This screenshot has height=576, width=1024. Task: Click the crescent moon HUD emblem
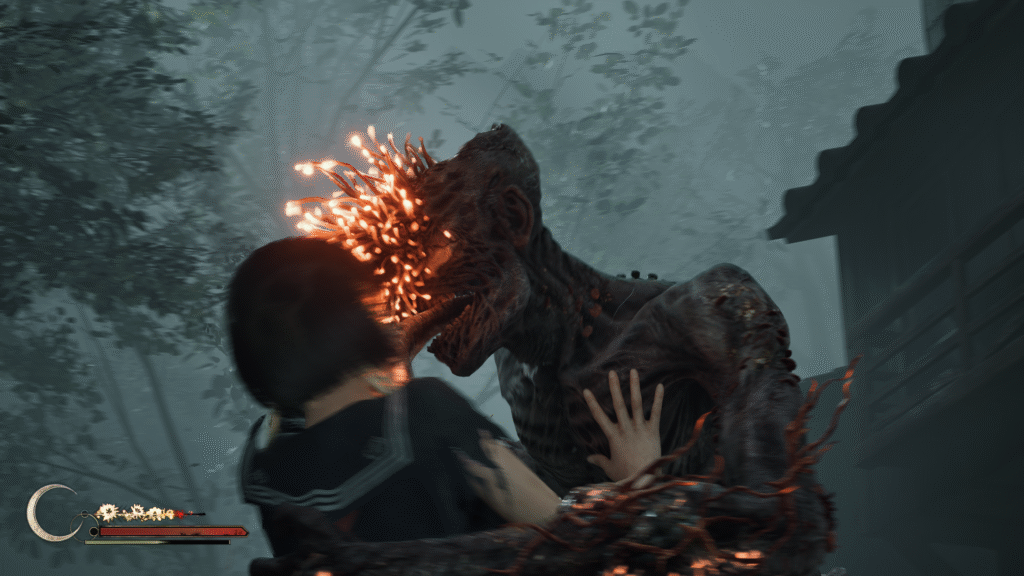click(x=45, y=513)
